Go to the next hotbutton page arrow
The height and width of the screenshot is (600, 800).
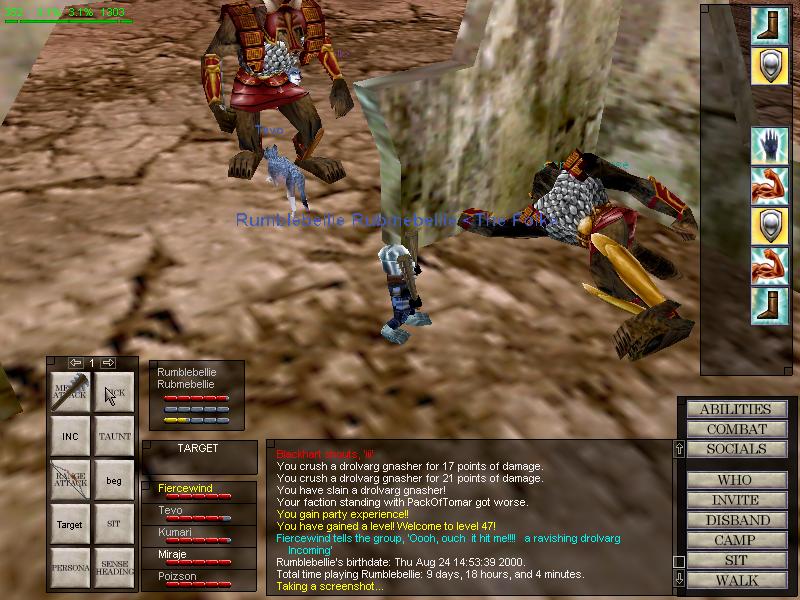pos(109,362)
